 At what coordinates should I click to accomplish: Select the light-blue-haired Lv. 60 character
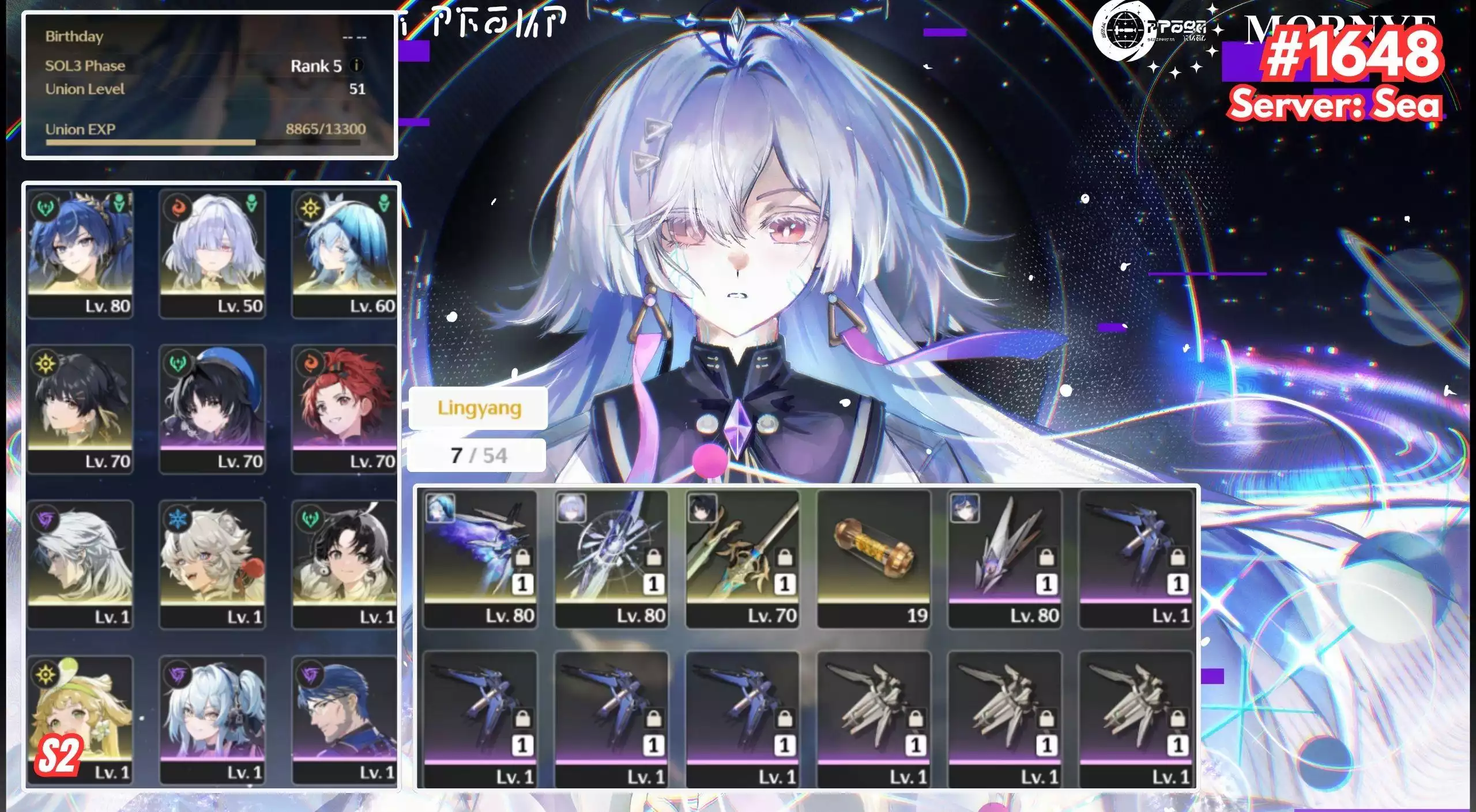(x=344, y=254)
